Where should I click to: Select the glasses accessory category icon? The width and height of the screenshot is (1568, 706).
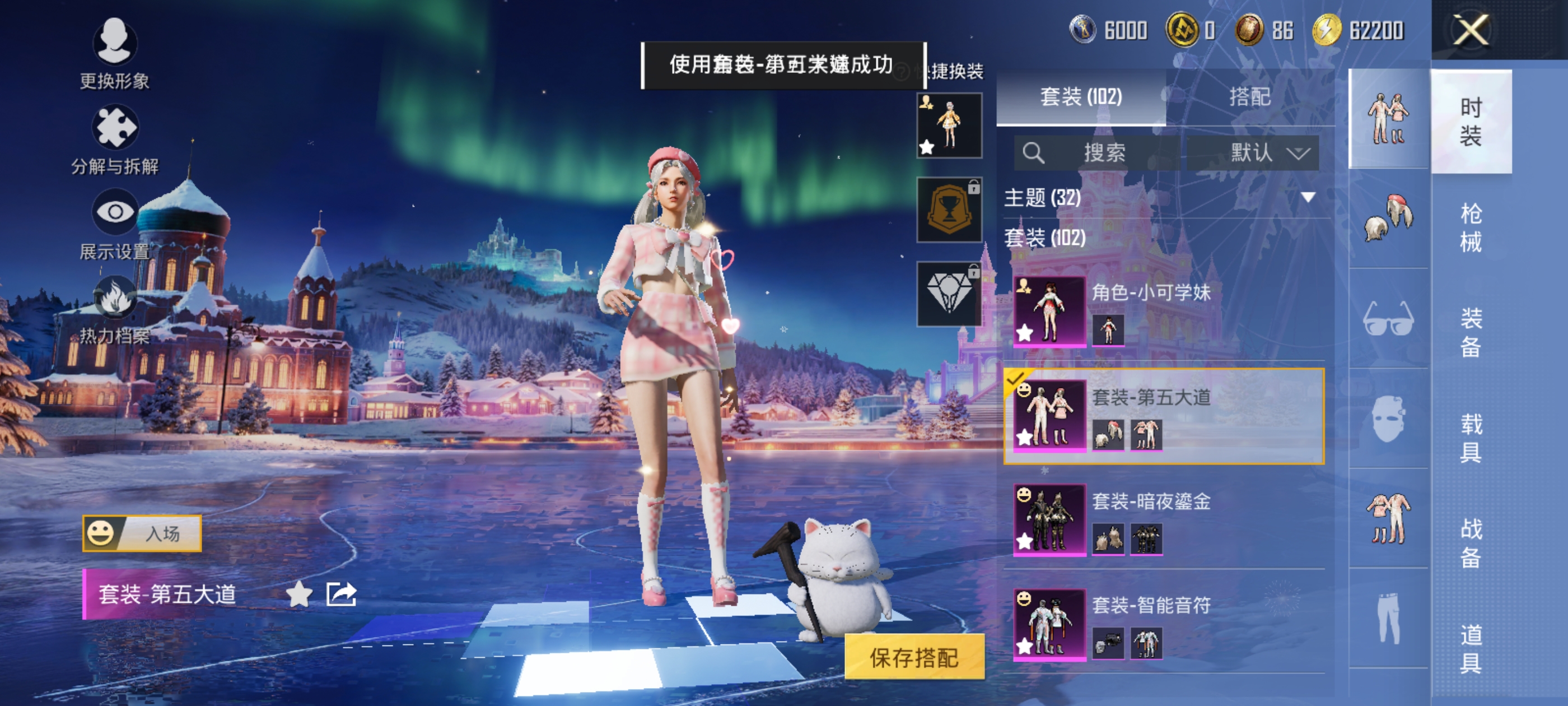pos(1388,318)
